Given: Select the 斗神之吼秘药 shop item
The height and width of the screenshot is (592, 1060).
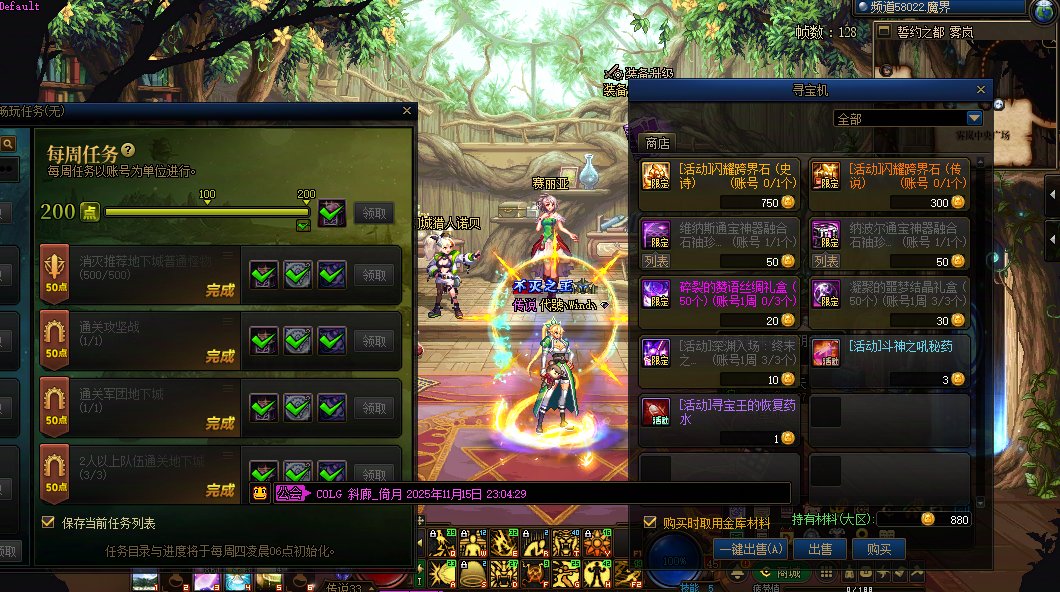Looking at the screenshot, I should [889, 362].
